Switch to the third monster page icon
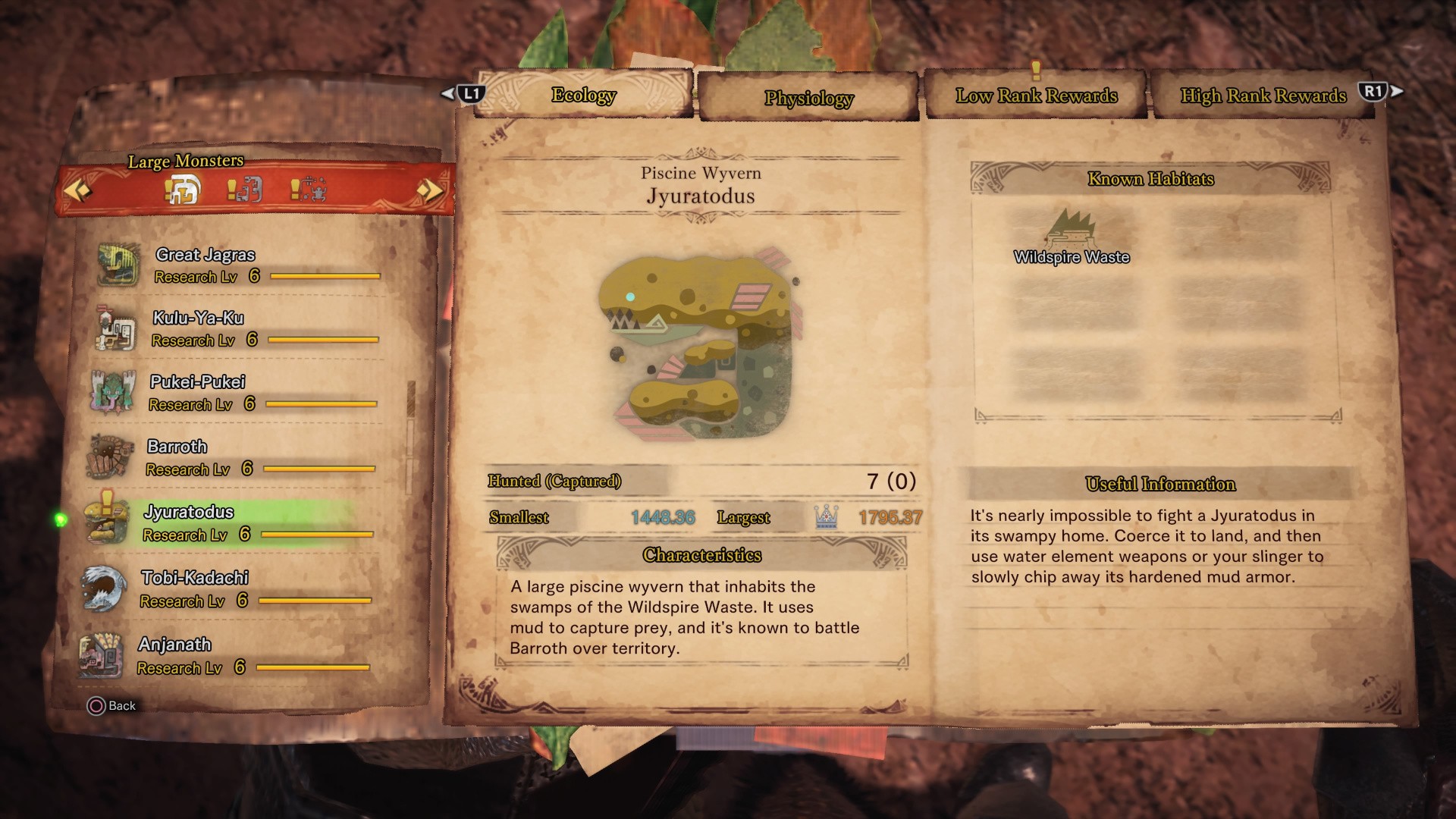 (x=309, y=190)
